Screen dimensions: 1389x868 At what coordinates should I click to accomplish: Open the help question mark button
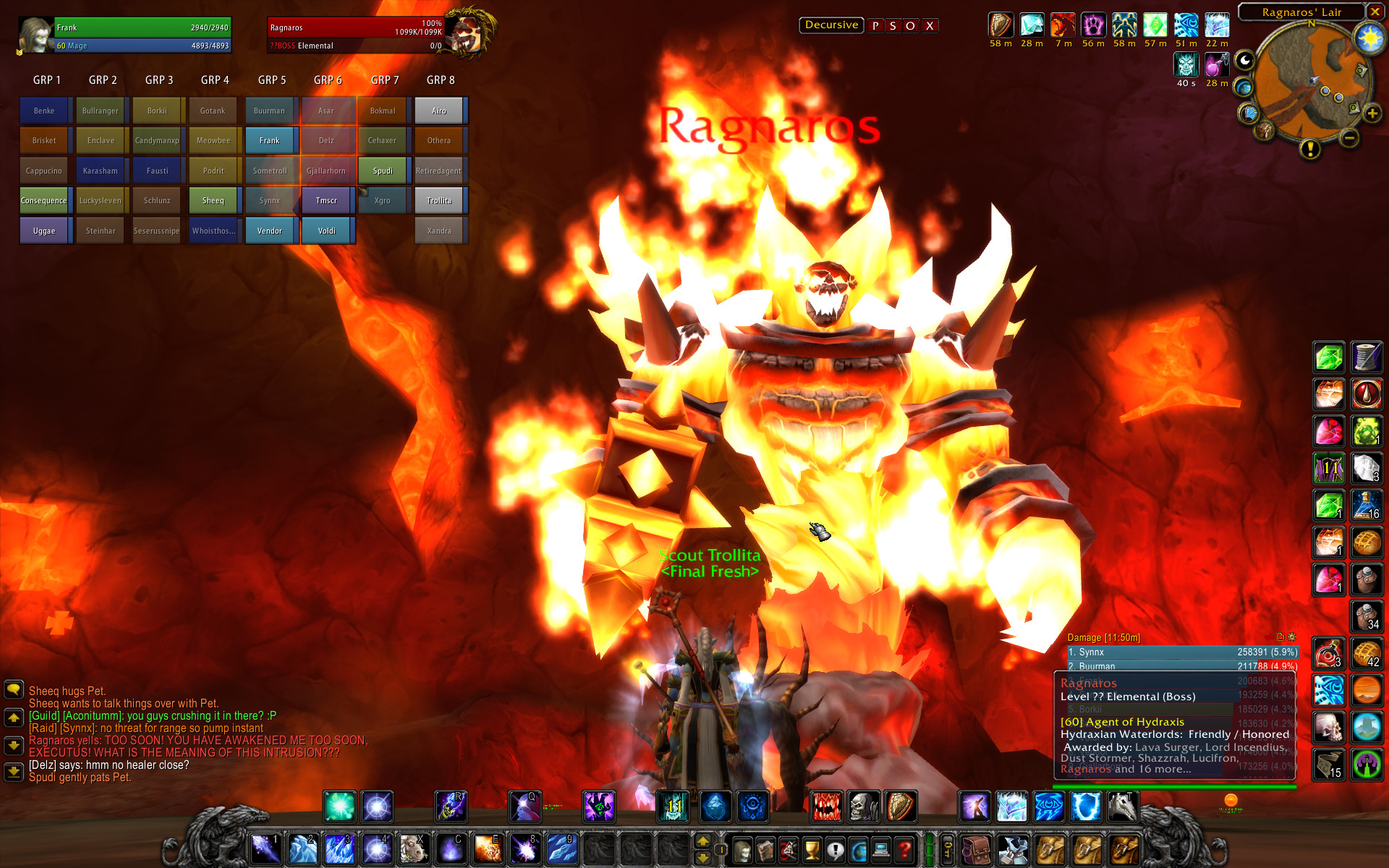(904, 850)
